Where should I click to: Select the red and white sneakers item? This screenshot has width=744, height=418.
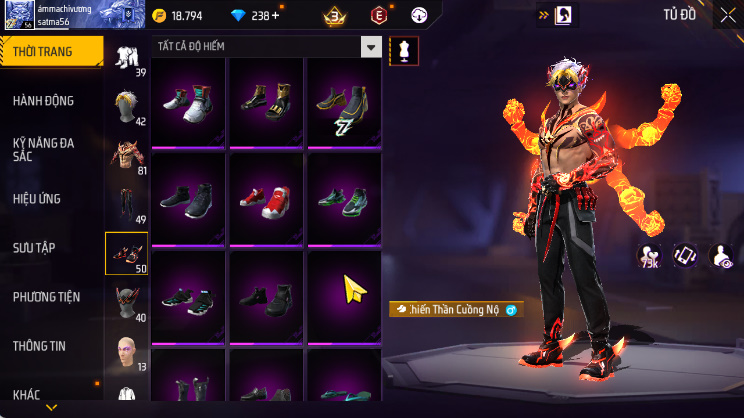click(x=266, y=196)
